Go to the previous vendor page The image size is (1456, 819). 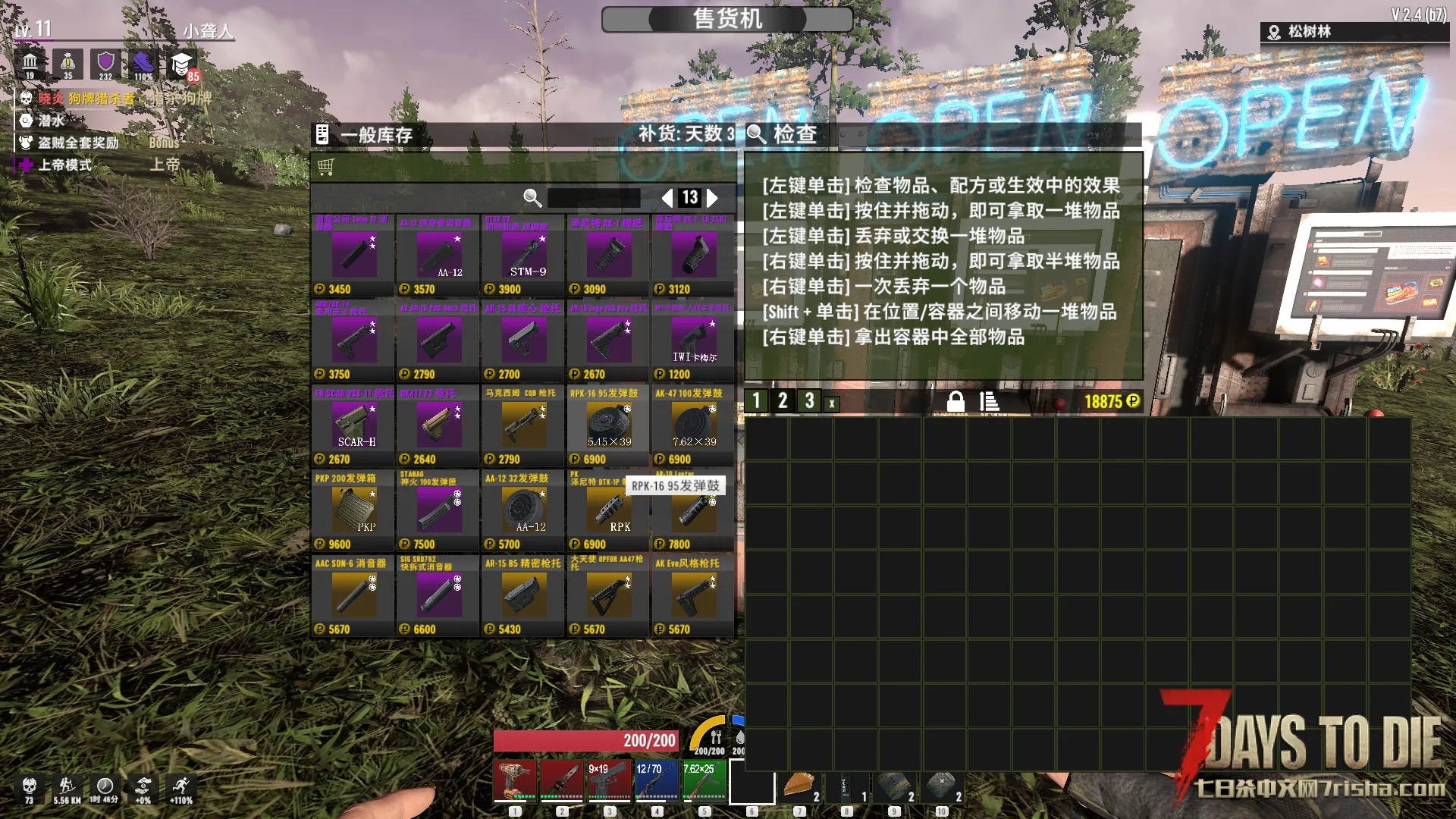pyautogui.click(x=667, y=198)
